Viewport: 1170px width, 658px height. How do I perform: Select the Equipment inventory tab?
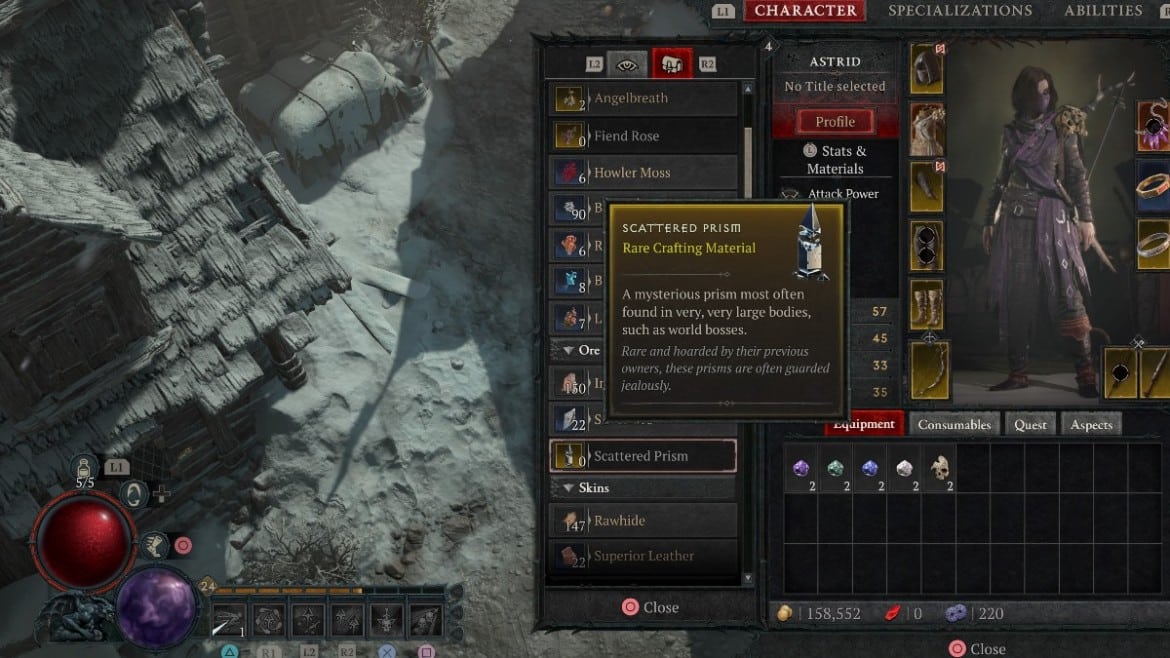click(x=864, y=424)
